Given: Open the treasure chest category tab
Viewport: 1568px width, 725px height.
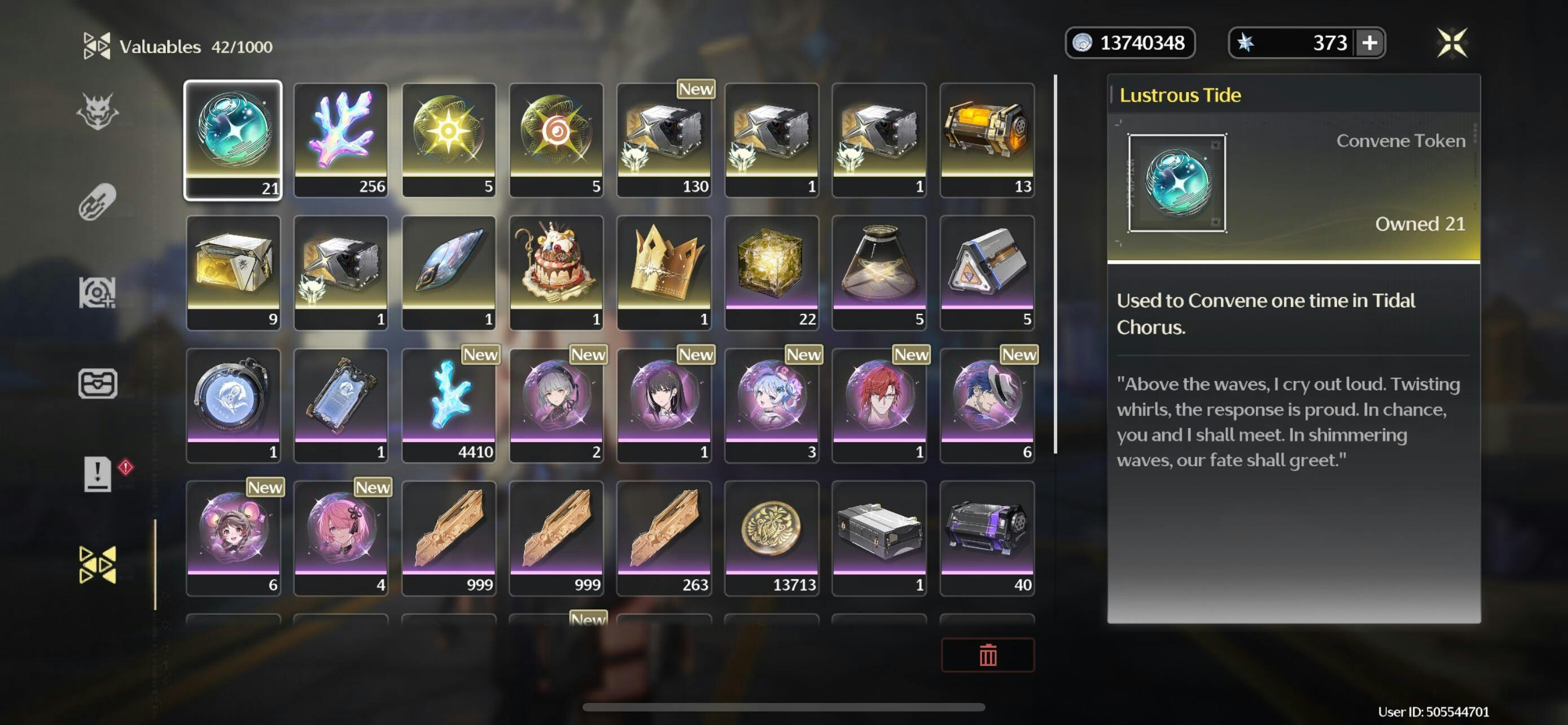Looking at the screenshot, I should point(98,383).
